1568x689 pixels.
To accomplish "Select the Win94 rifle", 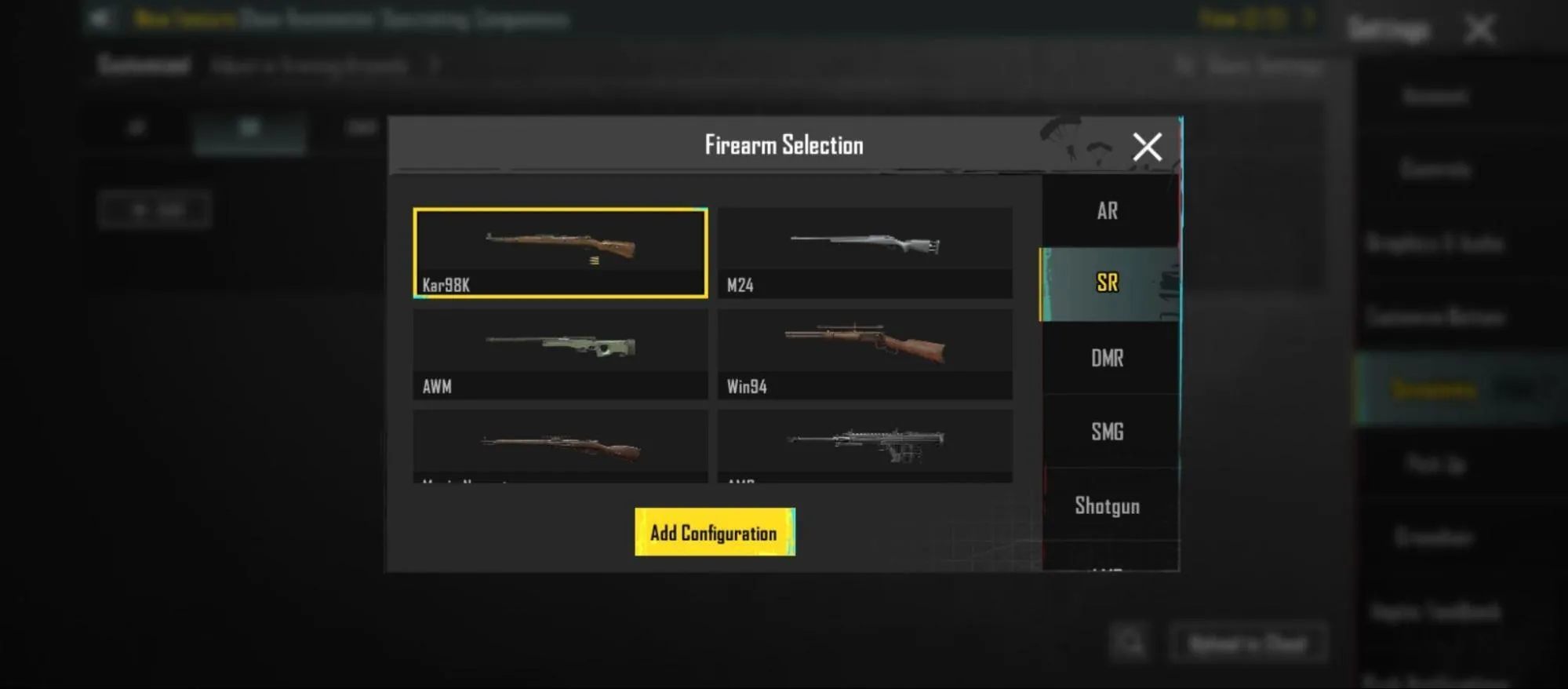I will point(864,352).
